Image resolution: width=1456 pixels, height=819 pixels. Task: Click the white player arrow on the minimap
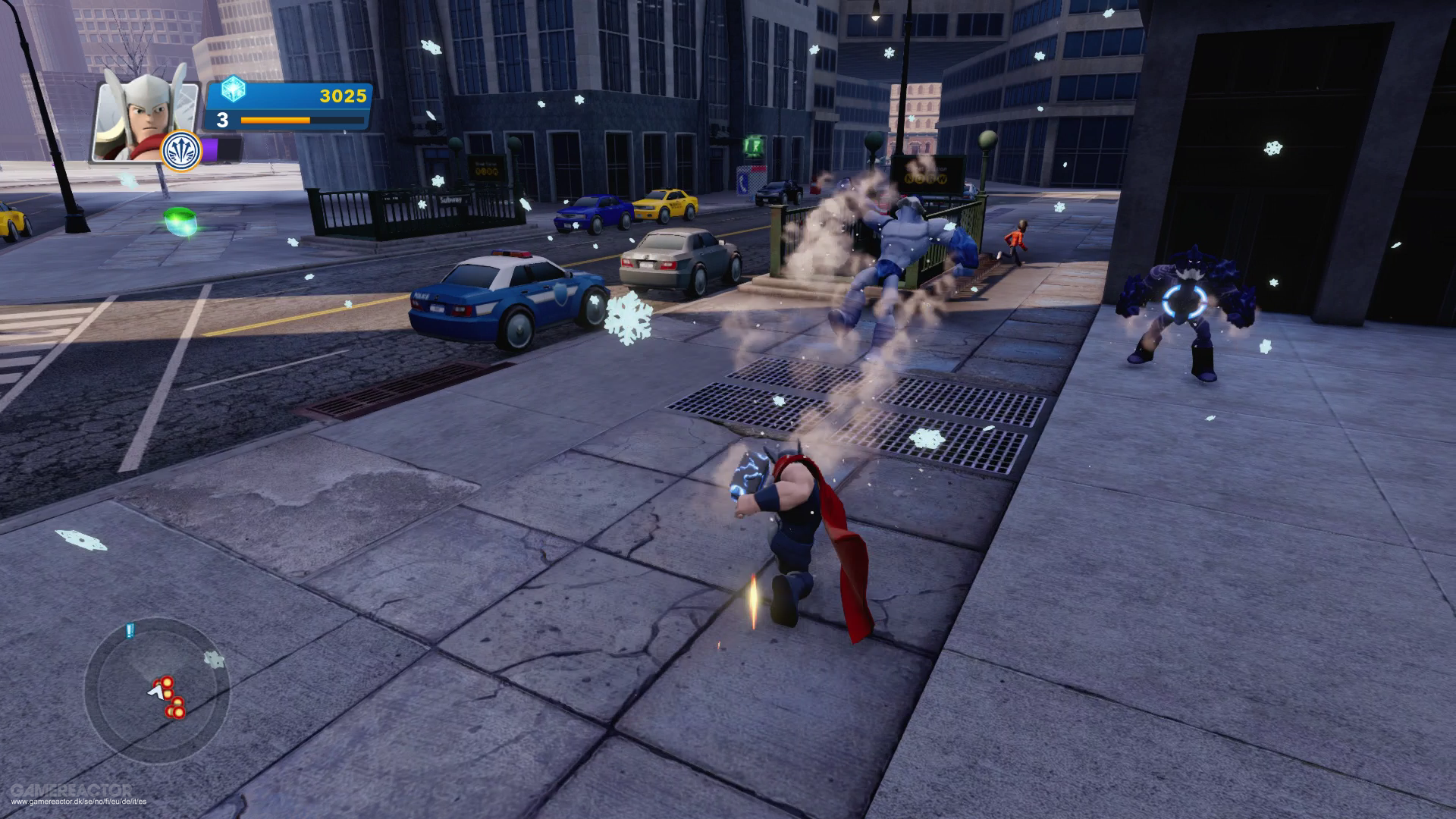click(x=154, y=692)
